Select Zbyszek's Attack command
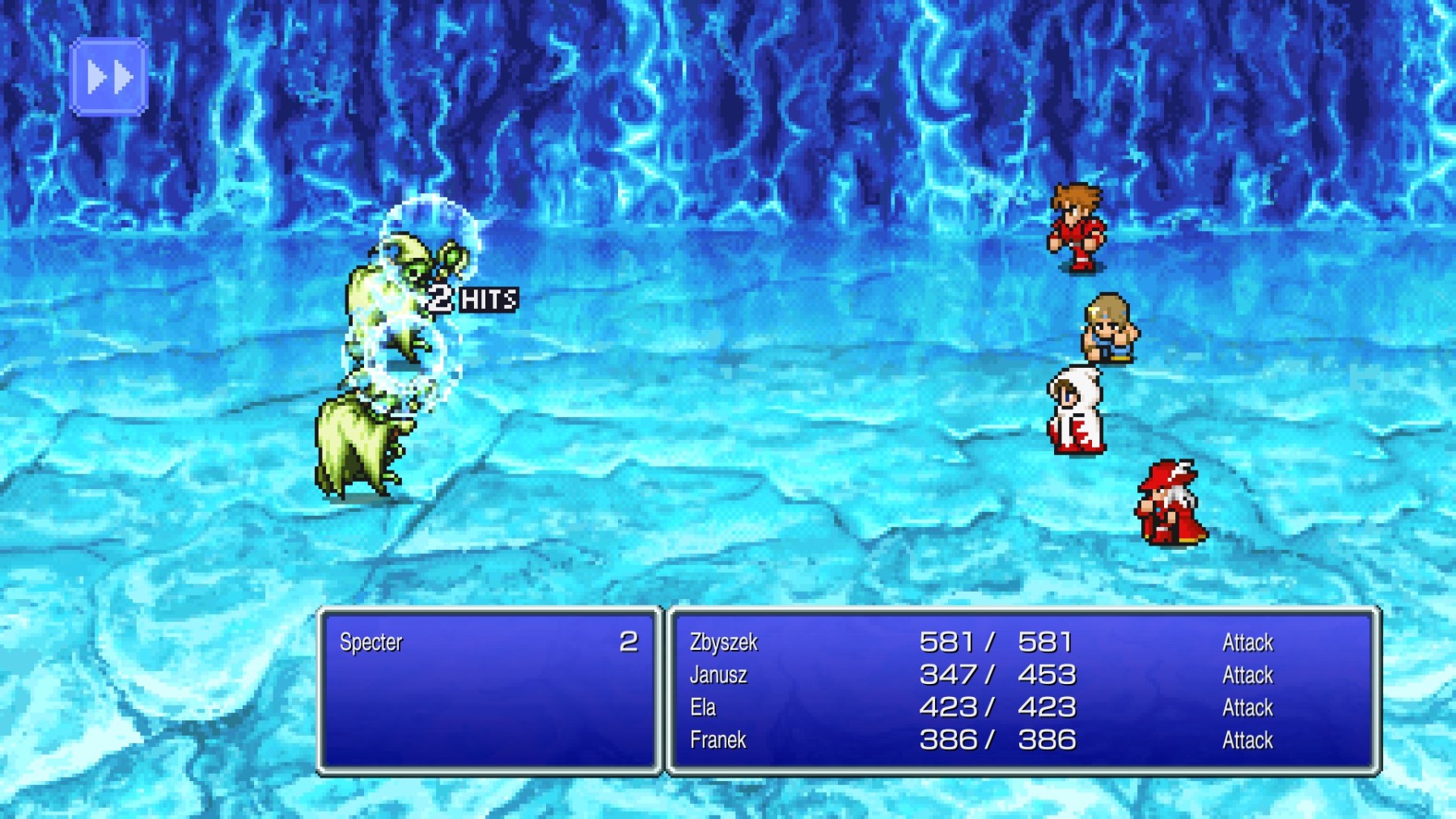 tap(1248, 642)
